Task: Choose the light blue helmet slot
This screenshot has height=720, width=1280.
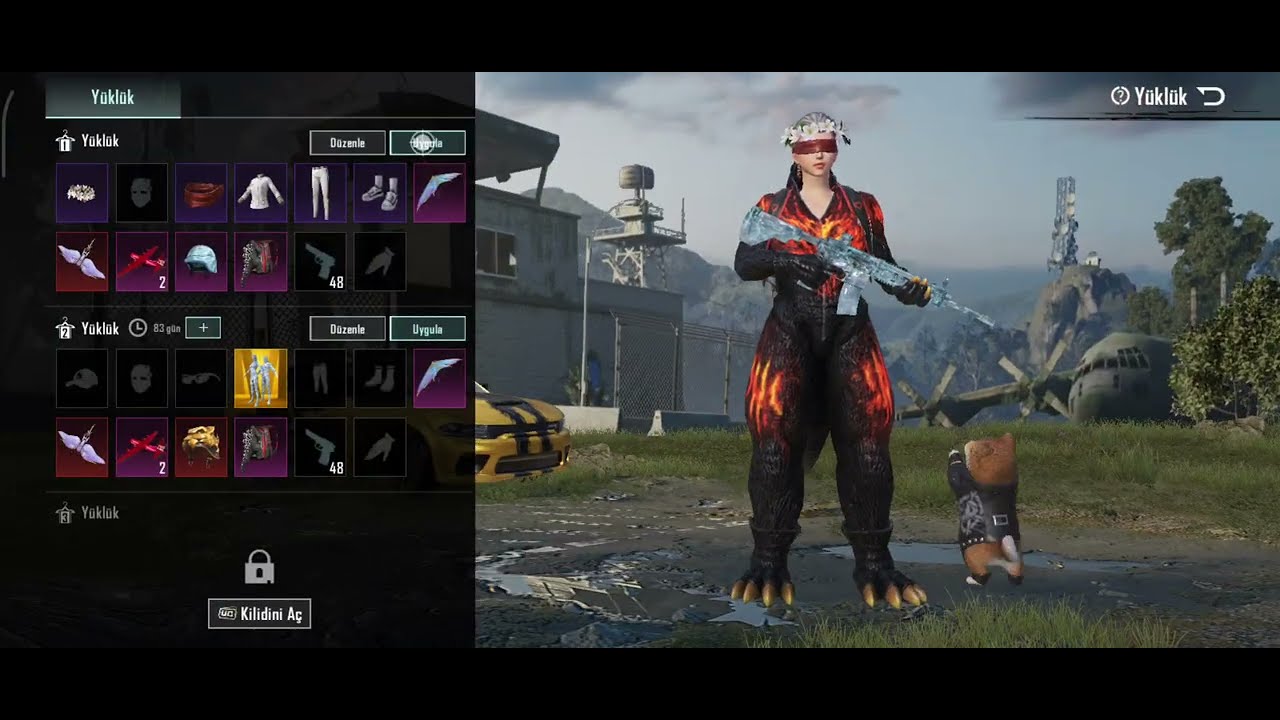Action: click(x=201, y=262)
